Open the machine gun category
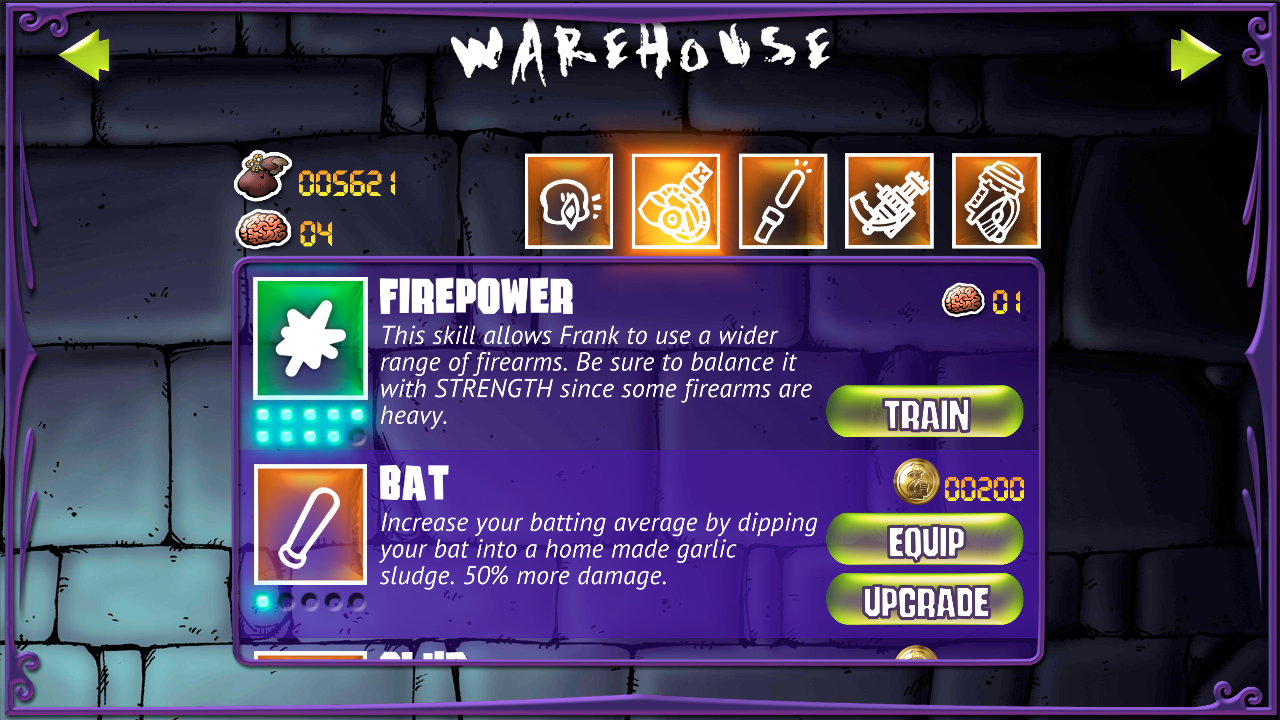The width and height of the screenshot is (1280, 720). click(888, 201)
